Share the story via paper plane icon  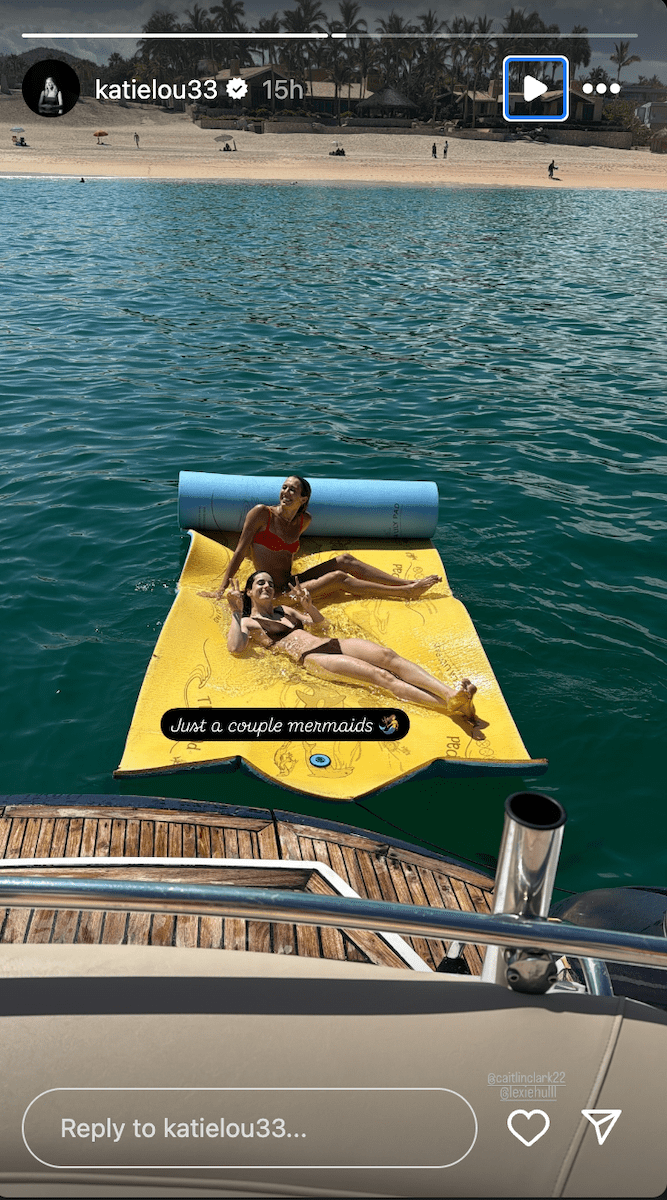click(601, 1127)
